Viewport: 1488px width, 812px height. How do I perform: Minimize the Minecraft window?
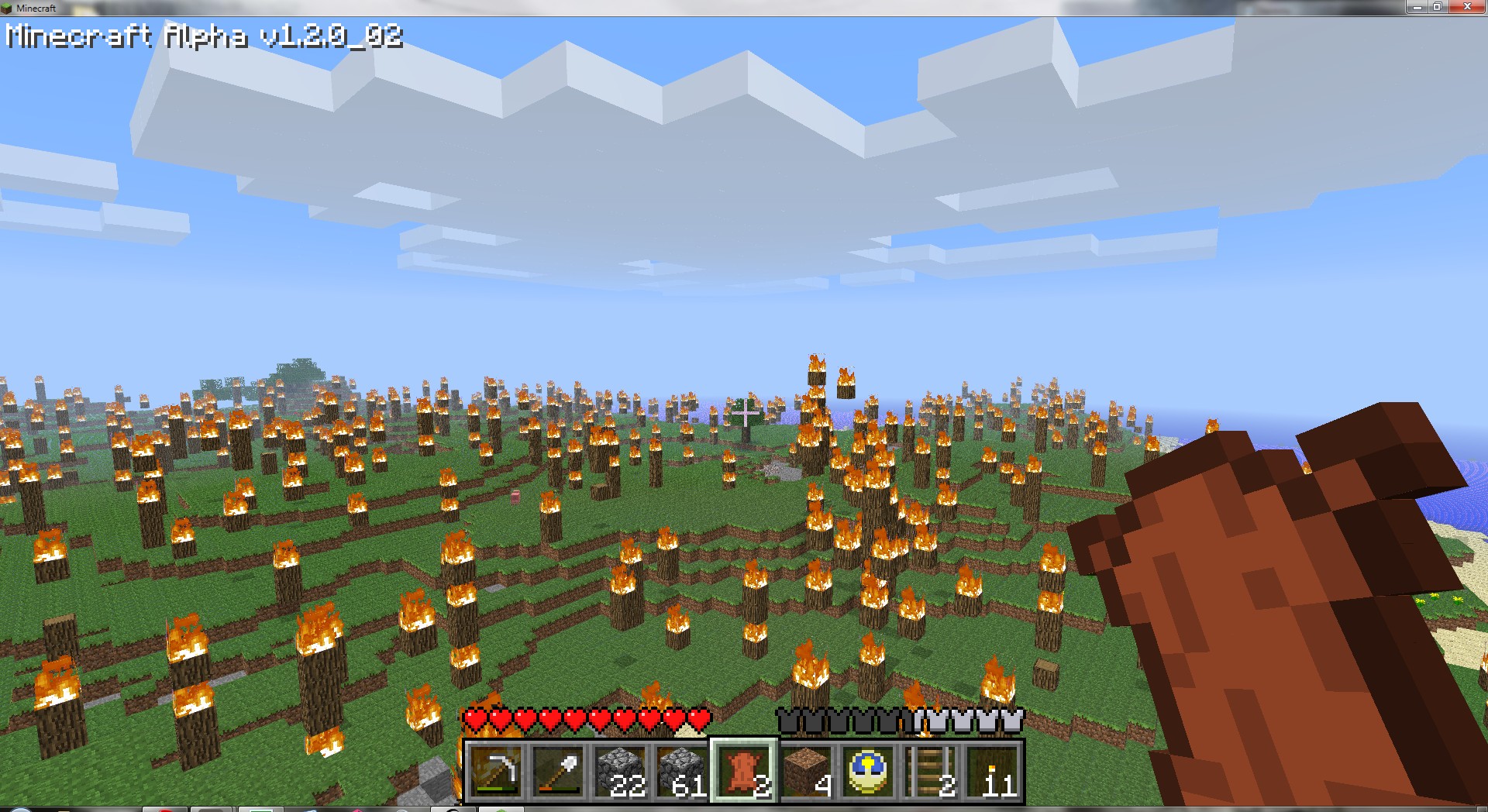point(1417,7)
